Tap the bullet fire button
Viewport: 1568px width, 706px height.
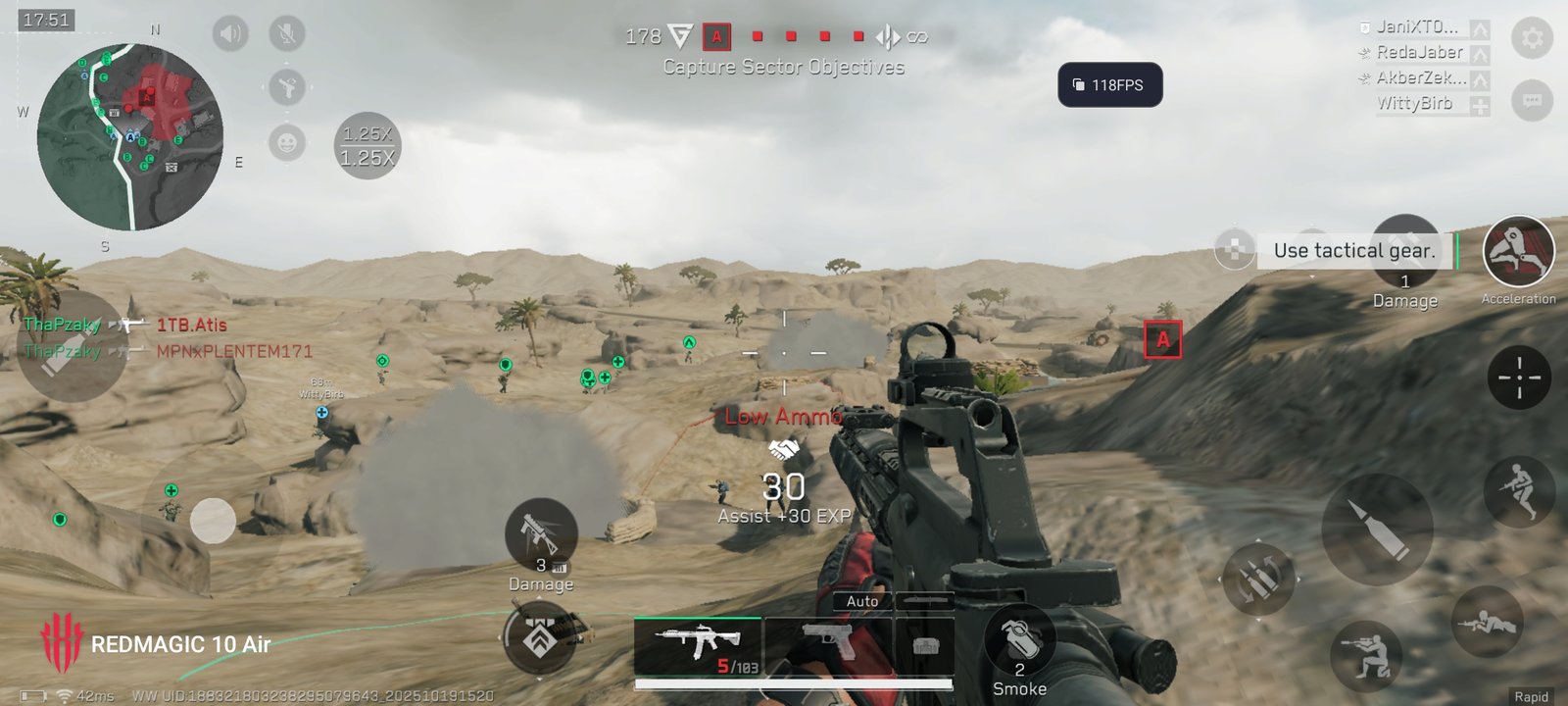1377,529
